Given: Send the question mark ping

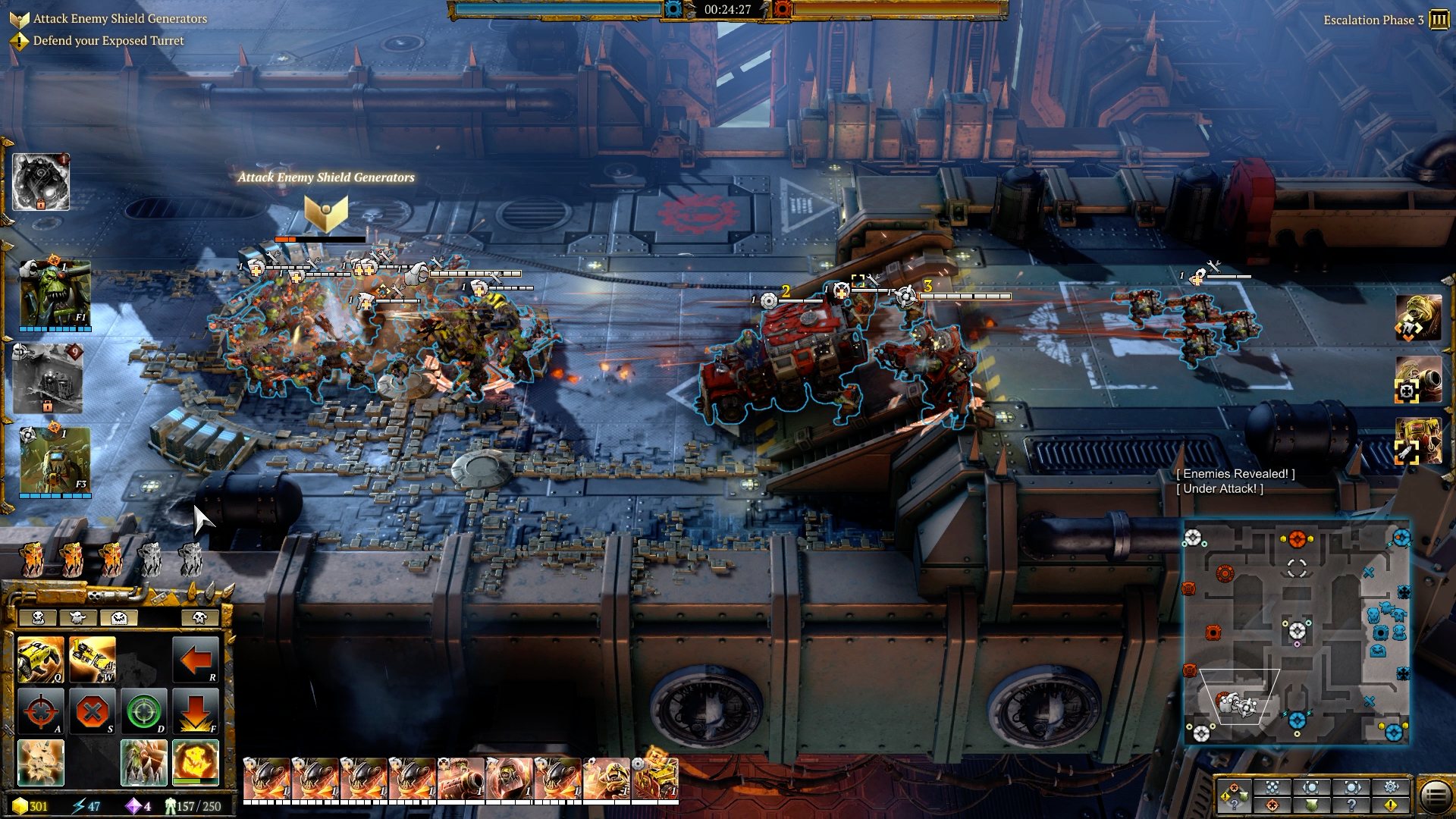Looking at the screenshot, I should (1351, 805).
